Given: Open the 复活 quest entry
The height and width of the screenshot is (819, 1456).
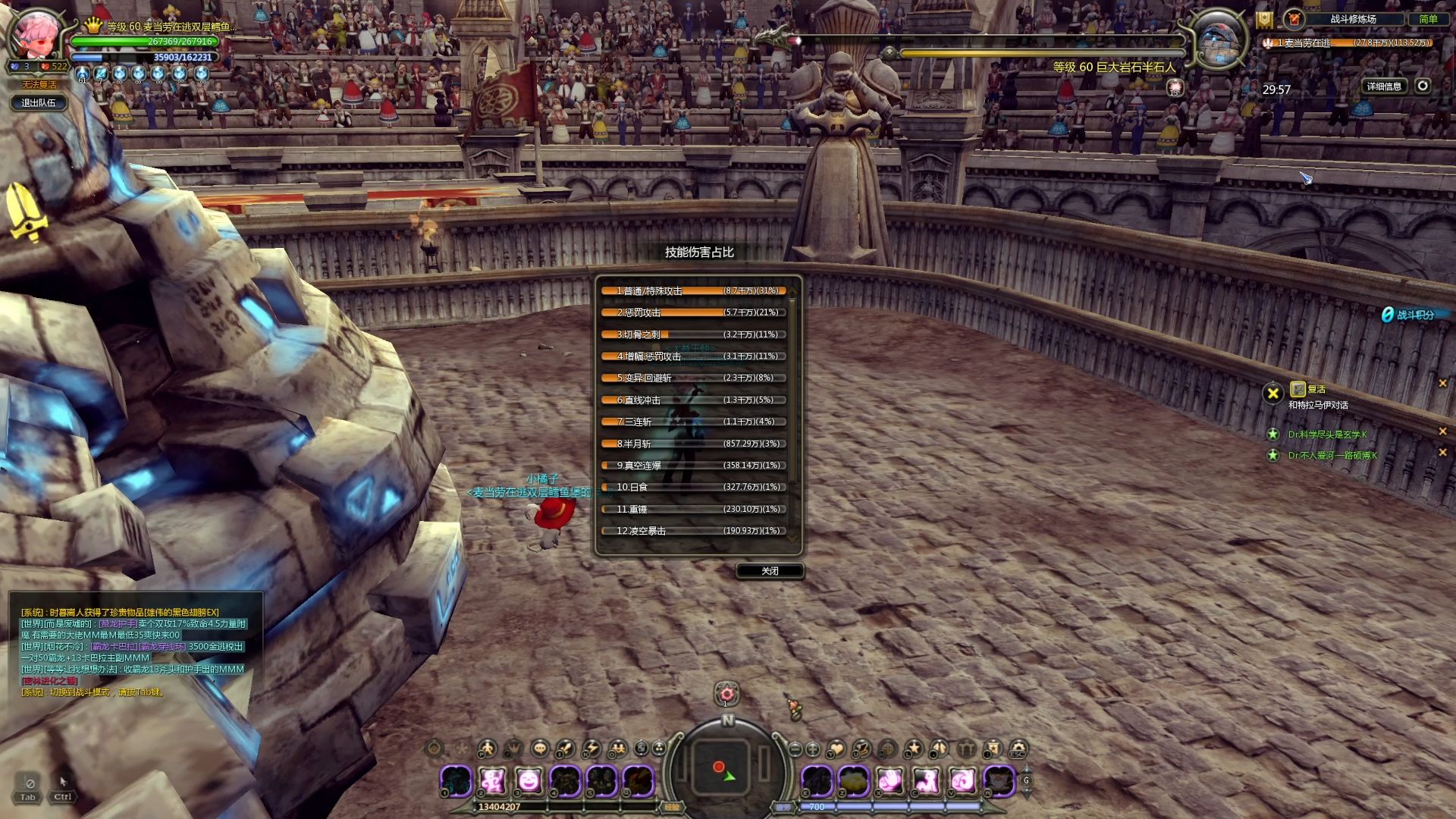Looking at the screenshot, I should click(1316, 390).
